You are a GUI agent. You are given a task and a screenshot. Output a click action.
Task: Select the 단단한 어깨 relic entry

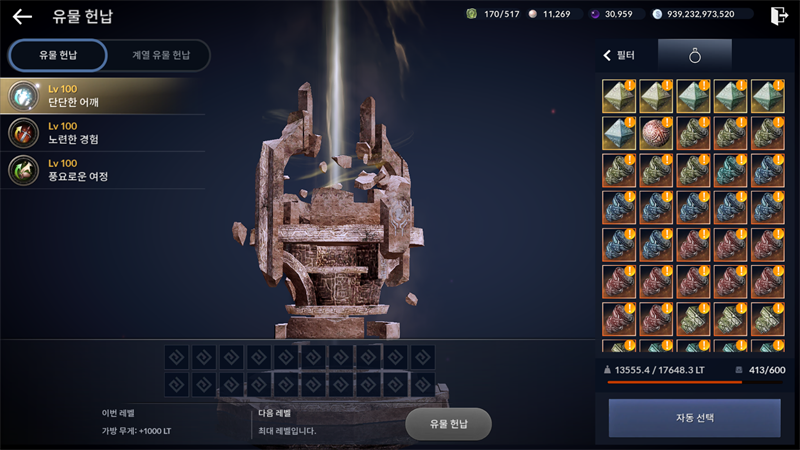(100, 95)
